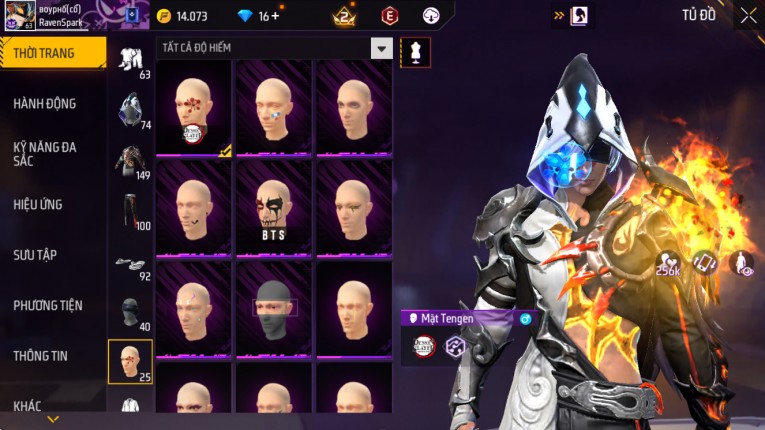This screenshot has height=430, width=765.
Task: Select the KỸ NĂNG ĐA SẮC category
Action: click(45, 153)
